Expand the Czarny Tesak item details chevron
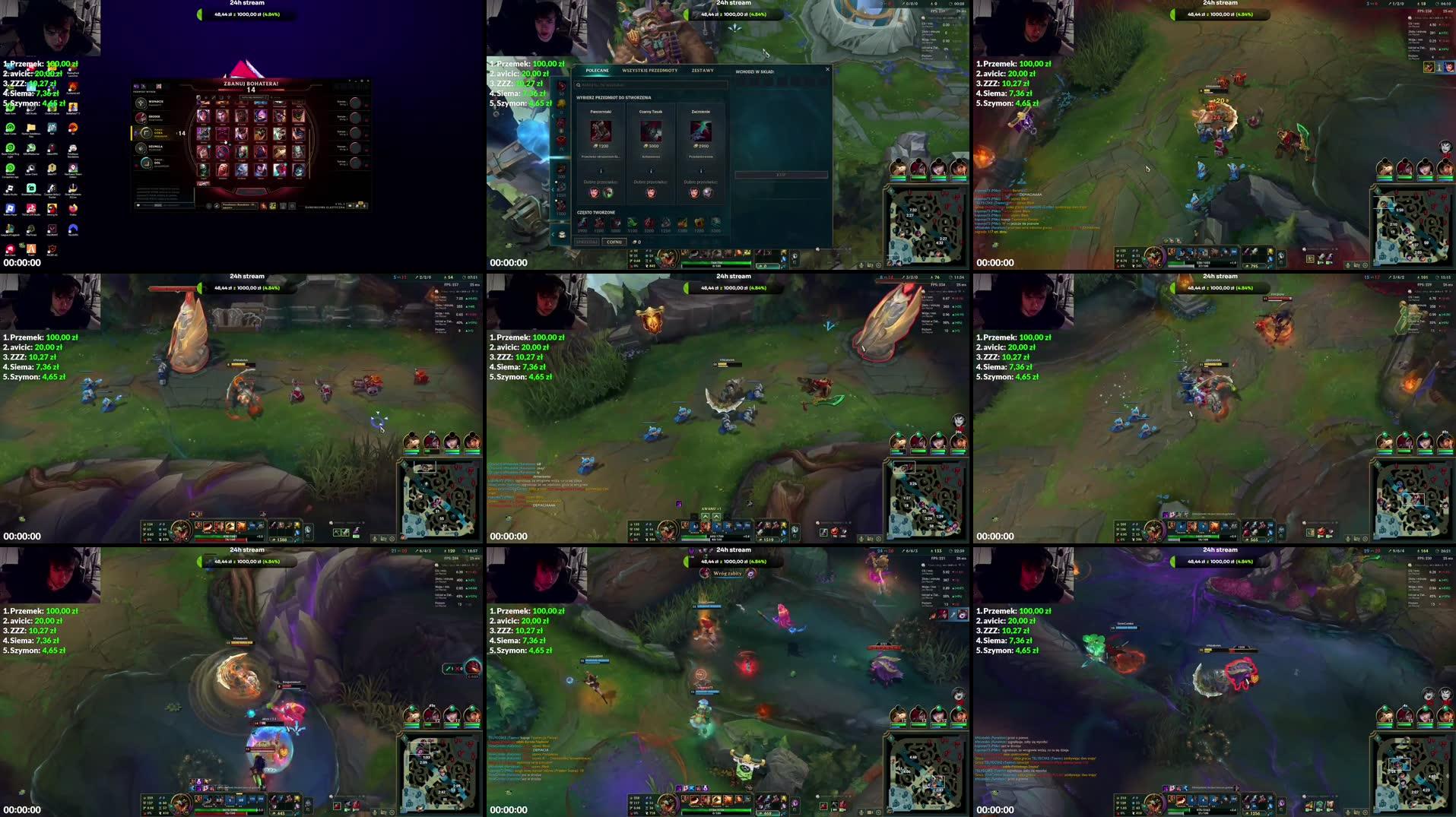 point(652,170)
